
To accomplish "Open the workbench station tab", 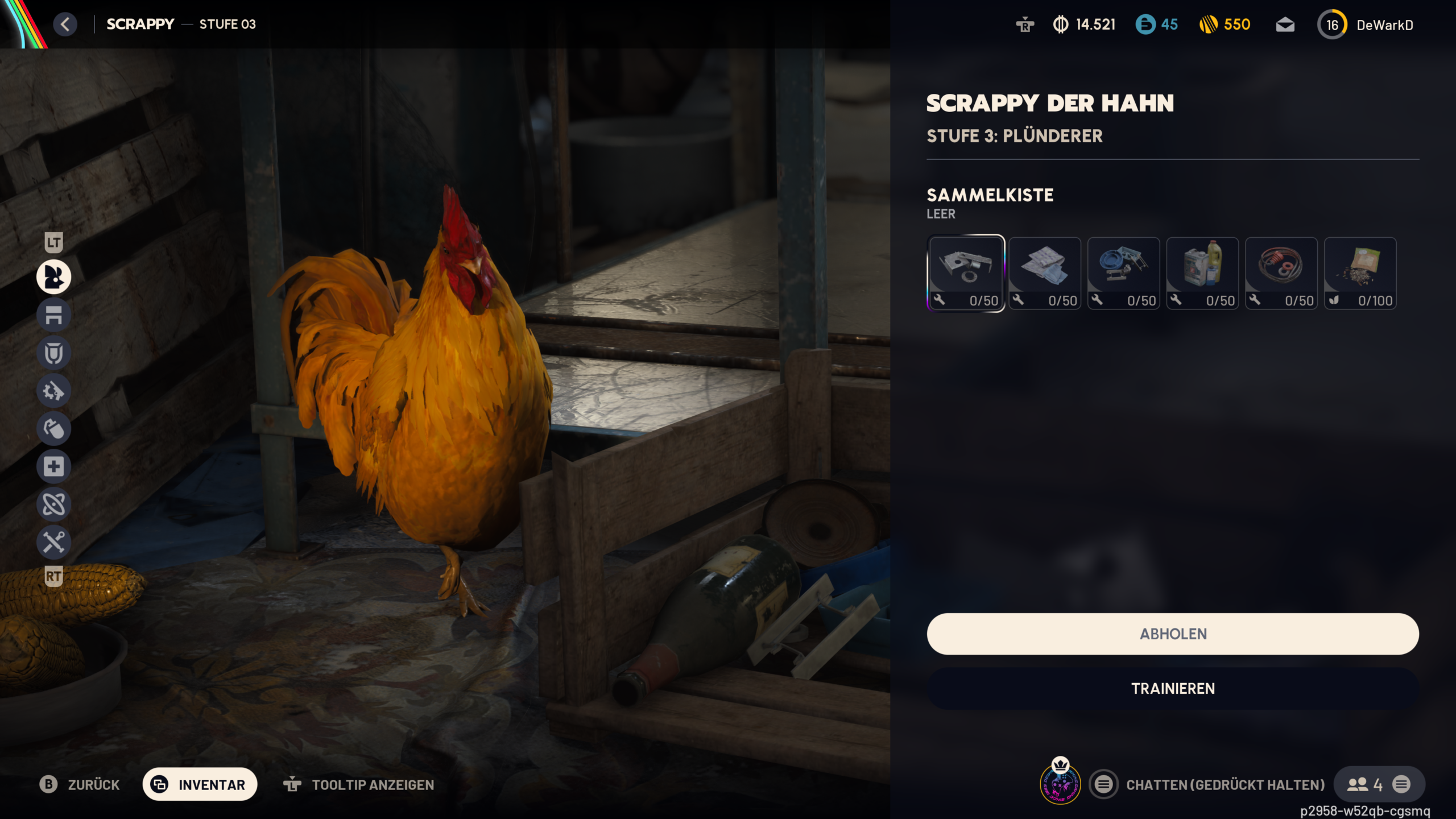I will pos(54,315).
